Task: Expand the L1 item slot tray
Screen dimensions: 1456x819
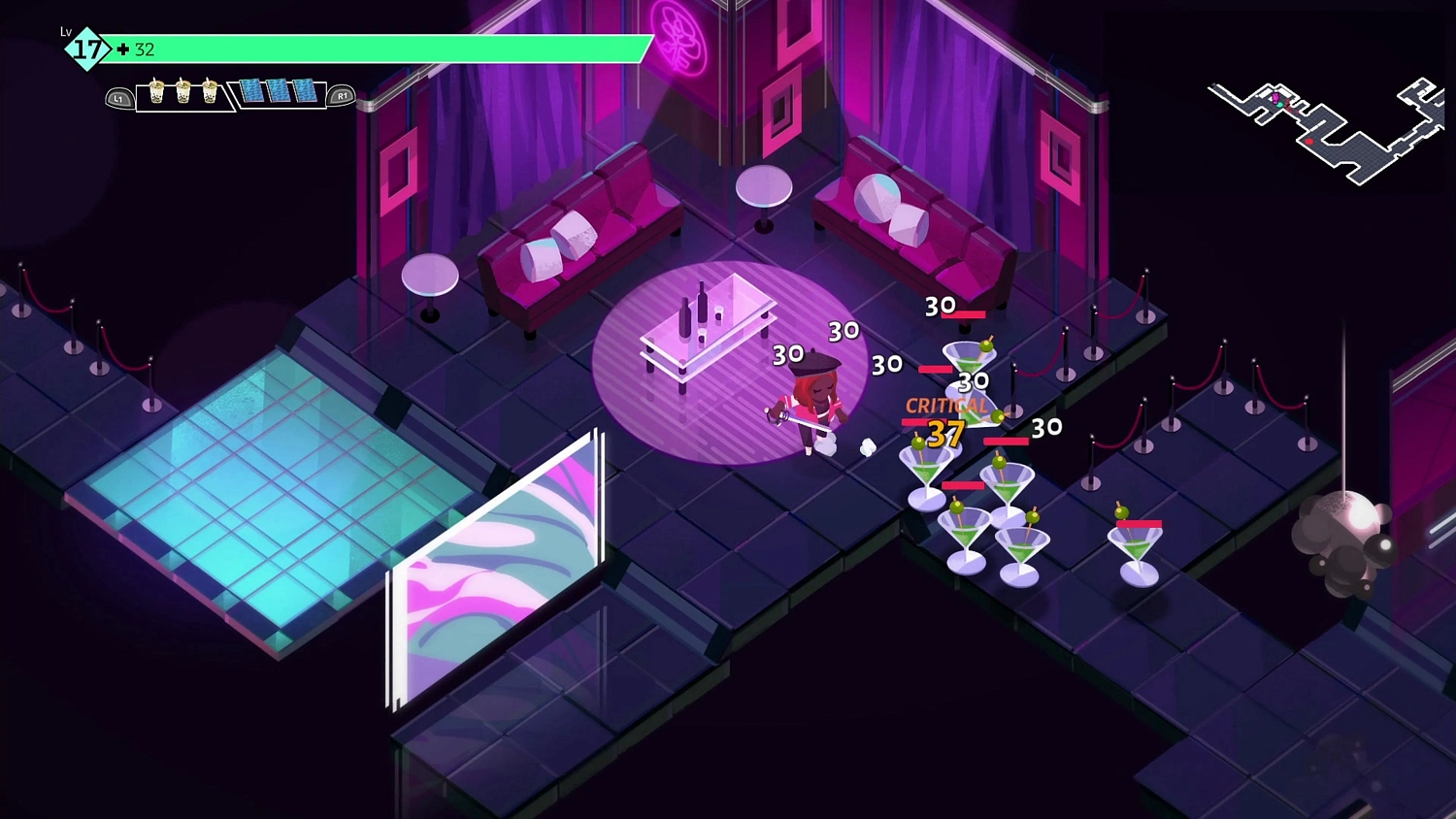Action: tap(117, 97)
